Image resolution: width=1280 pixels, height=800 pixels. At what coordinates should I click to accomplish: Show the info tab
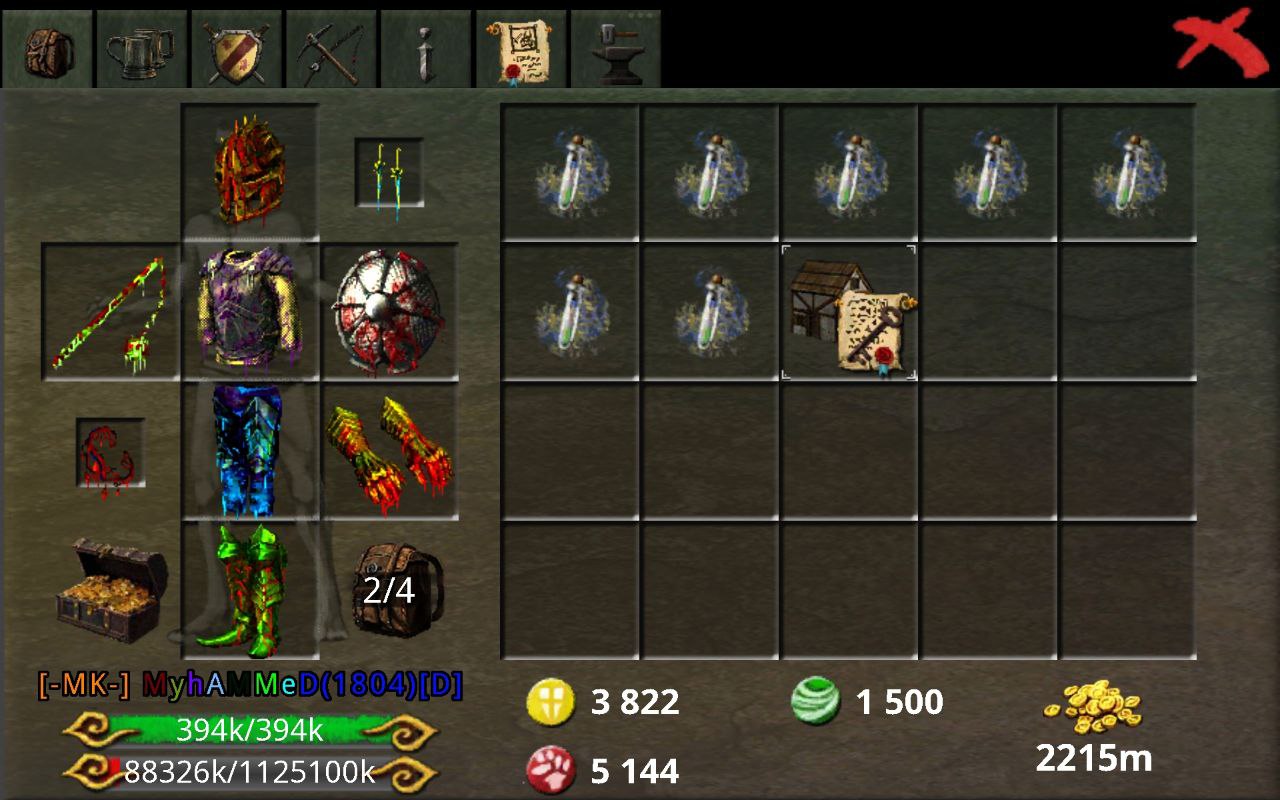point(426,49)
